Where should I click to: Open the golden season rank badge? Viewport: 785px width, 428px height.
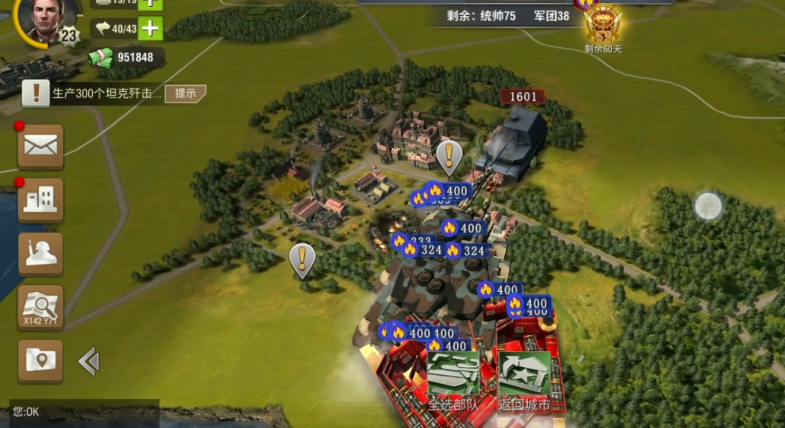pos(603,22)
